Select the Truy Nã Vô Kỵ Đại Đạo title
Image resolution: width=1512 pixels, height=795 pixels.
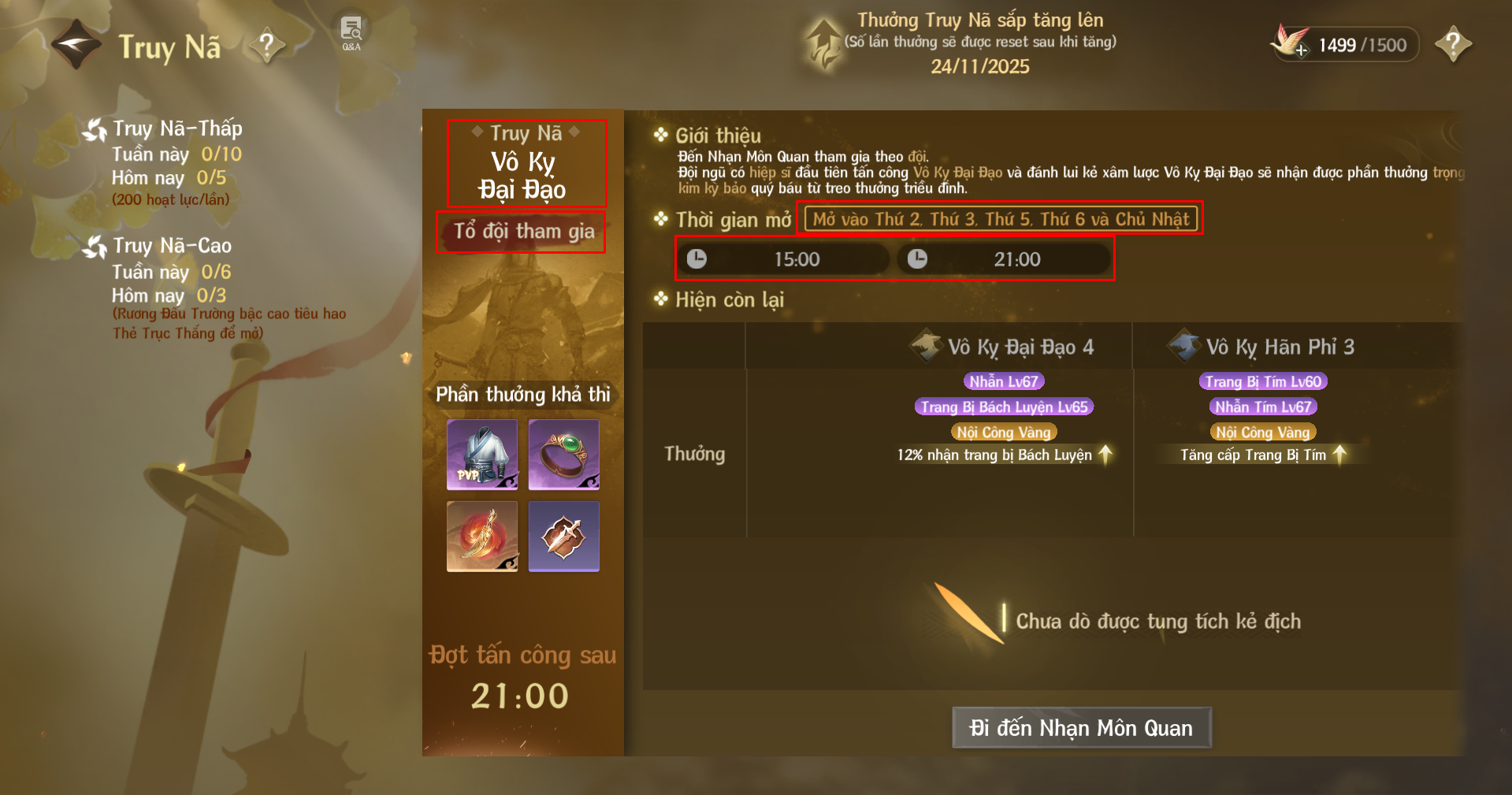[526, 163]
